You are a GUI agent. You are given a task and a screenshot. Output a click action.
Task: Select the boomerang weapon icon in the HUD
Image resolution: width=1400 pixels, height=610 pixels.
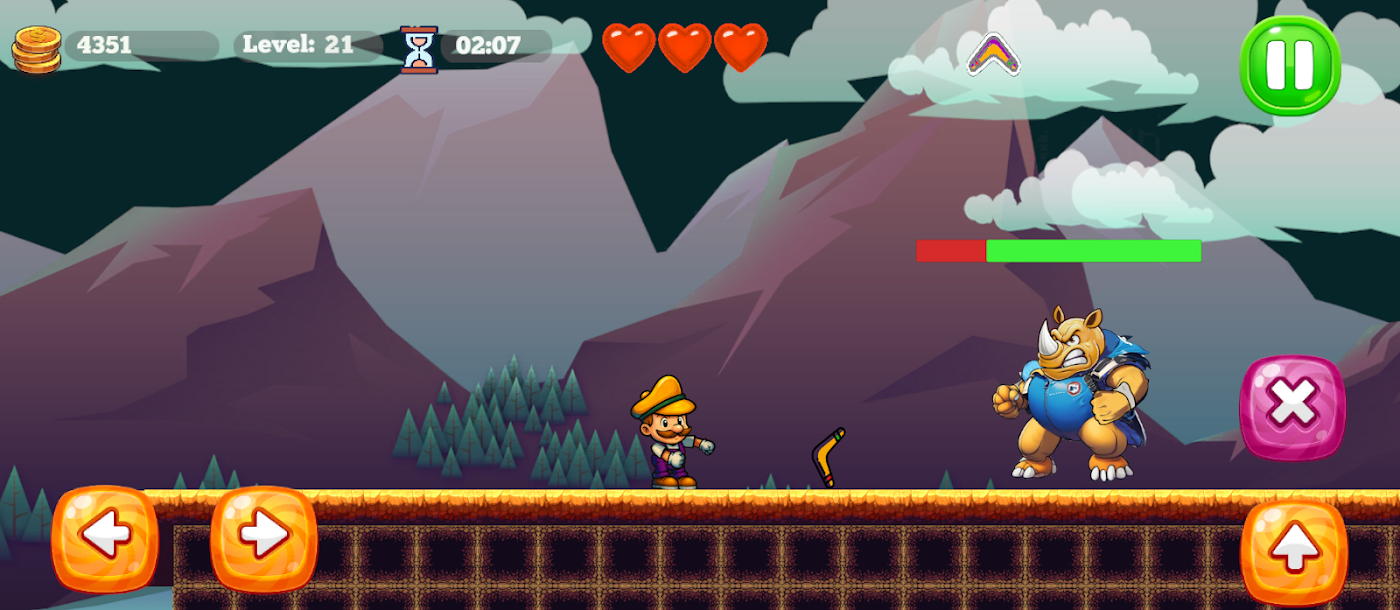click(993, 54)
